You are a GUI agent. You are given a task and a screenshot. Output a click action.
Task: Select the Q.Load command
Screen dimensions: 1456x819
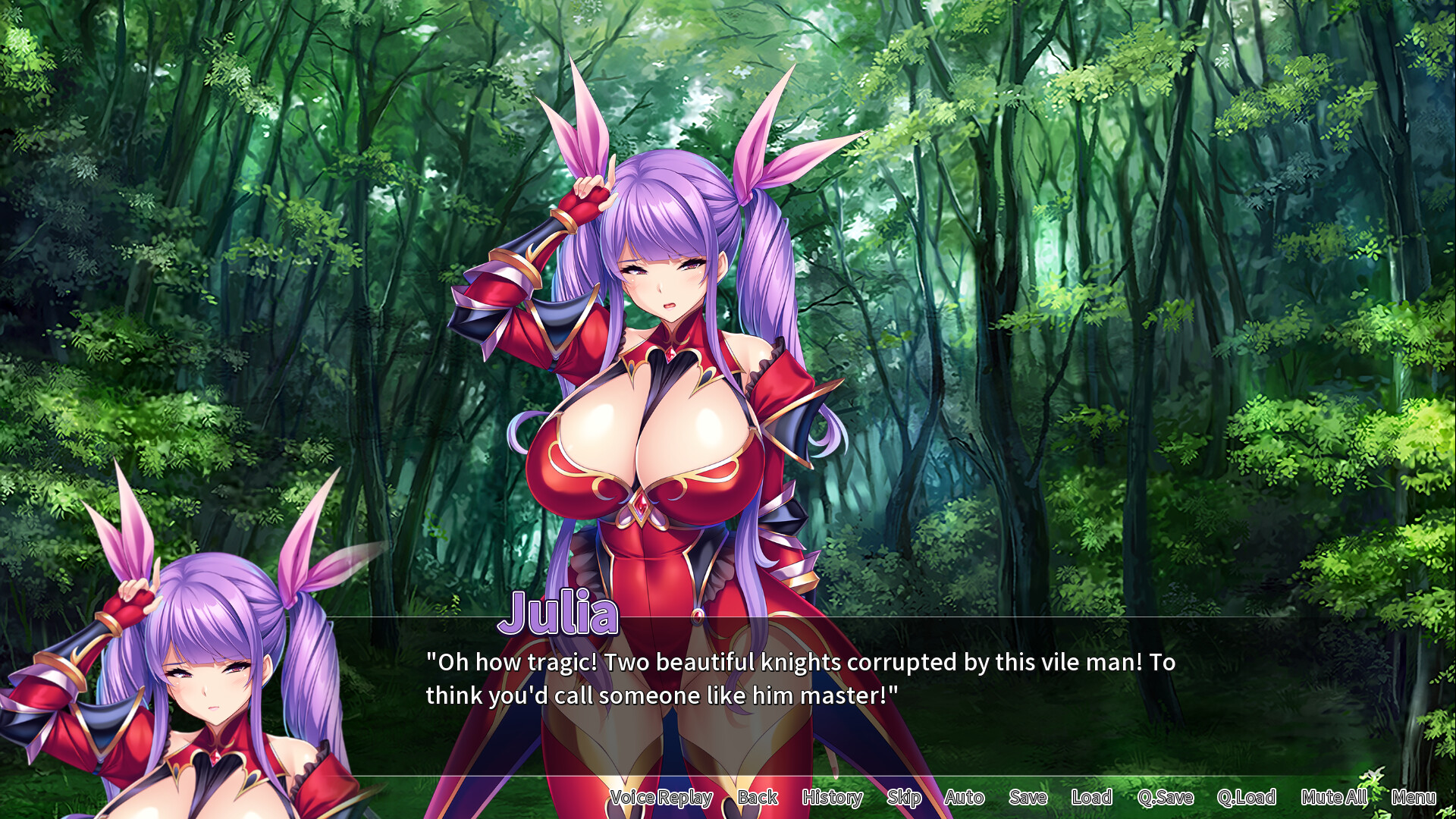click(x=1248, y=798)
